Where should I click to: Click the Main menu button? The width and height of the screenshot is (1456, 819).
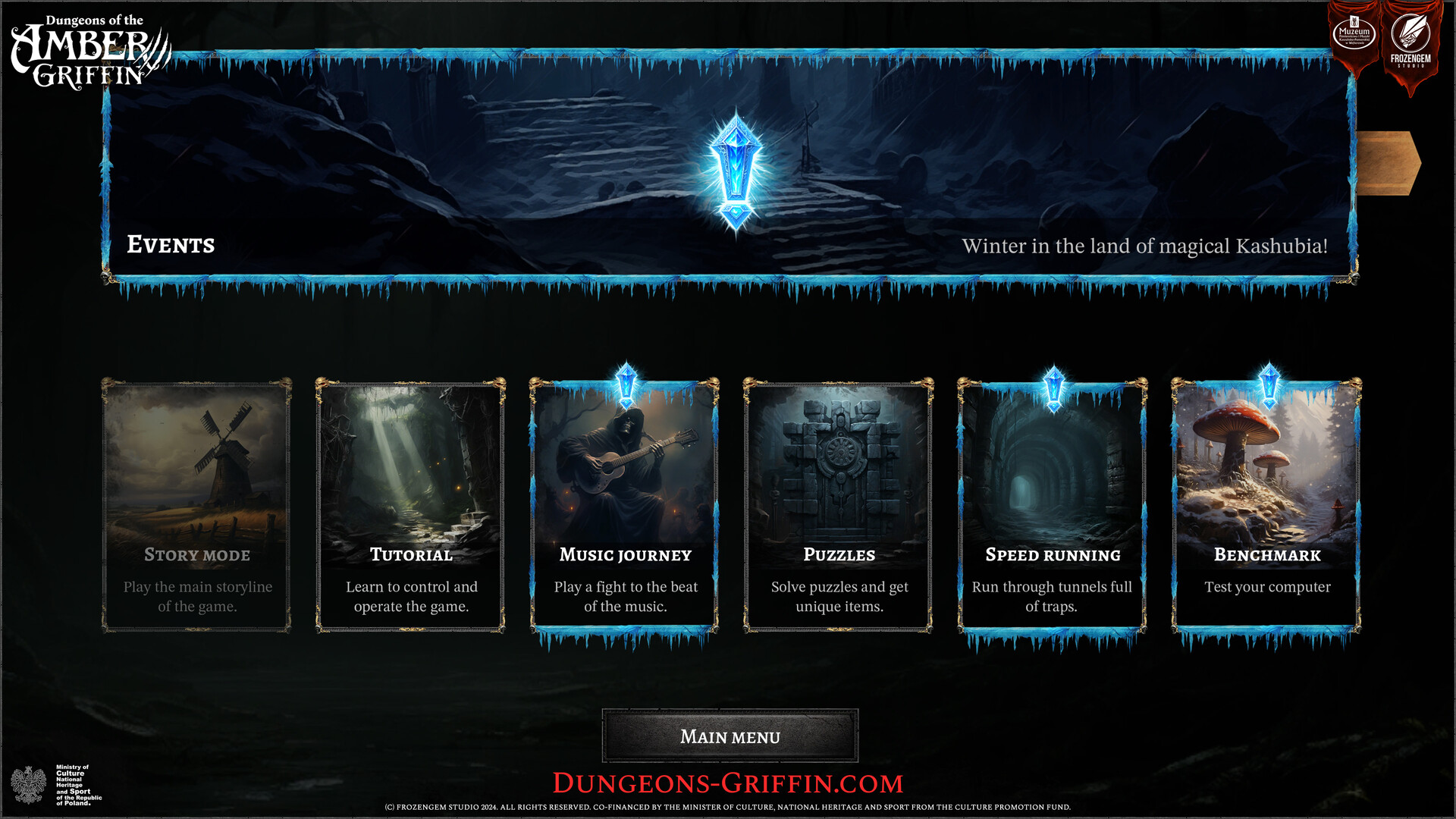(730, 736)
